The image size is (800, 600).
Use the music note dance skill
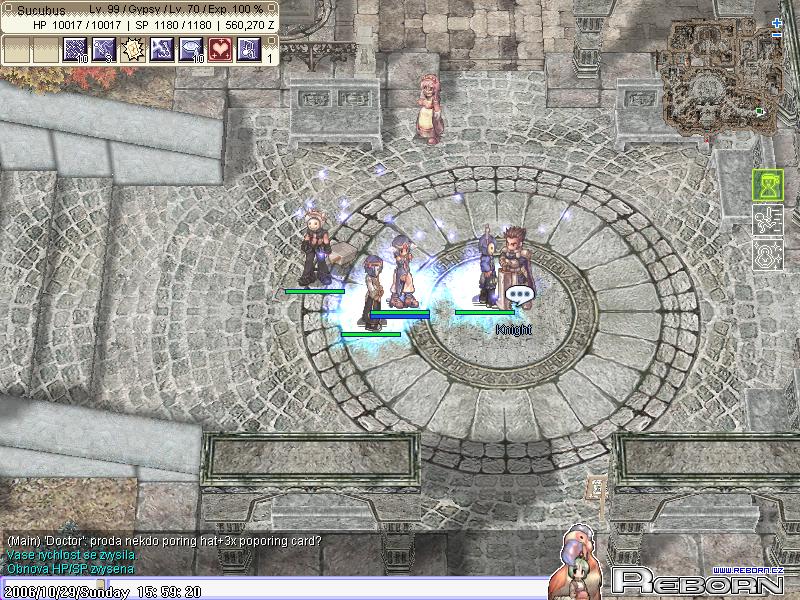249,50
